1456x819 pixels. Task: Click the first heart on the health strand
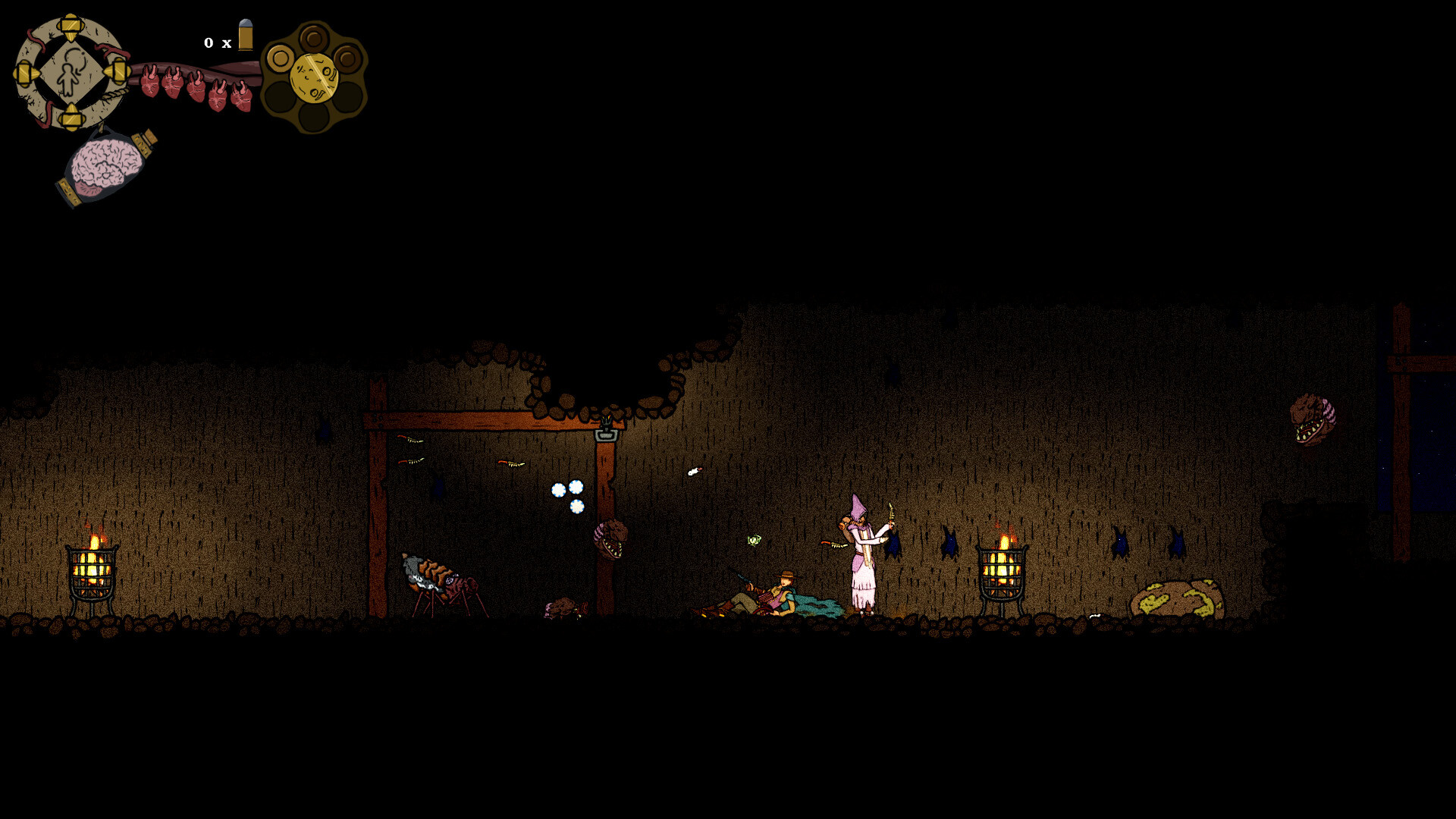point(149,83)
